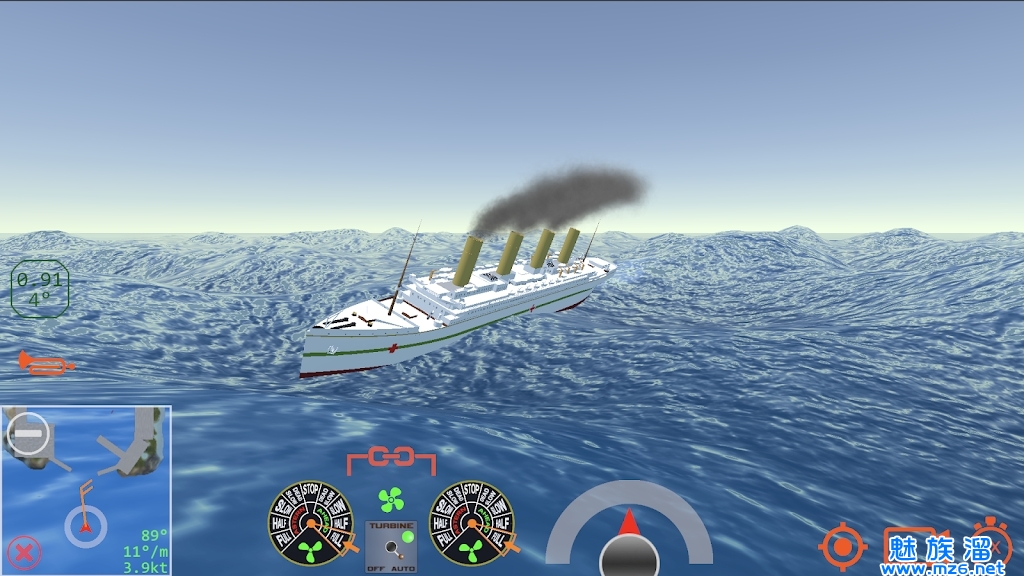1024x576 pixels.
Task: Click the octagonal heel angle indicator
Action: (39, 289)
